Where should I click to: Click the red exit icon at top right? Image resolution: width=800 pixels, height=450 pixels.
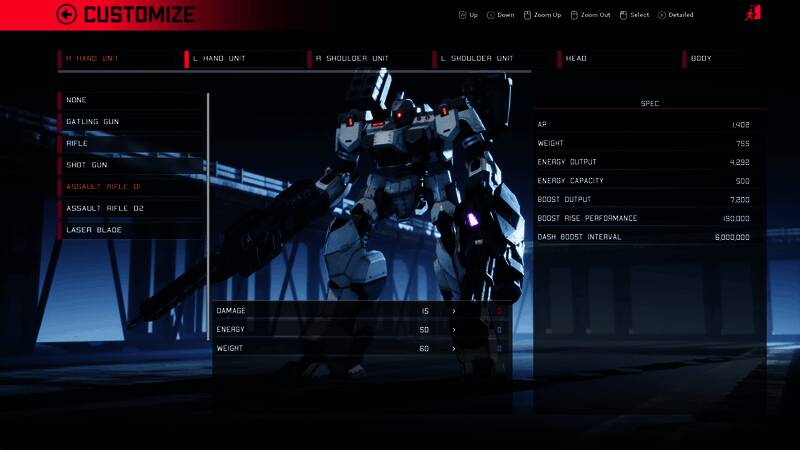pyautogui.click(x=752, y=14)
